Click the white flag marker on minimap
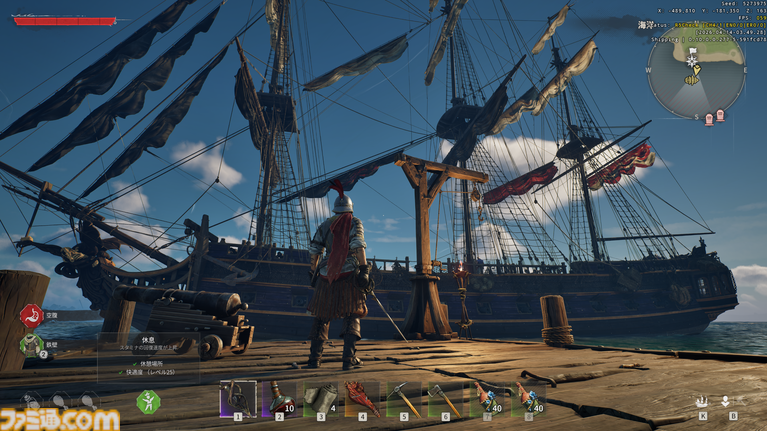This screenshot has width=767, height=431. 691,50
